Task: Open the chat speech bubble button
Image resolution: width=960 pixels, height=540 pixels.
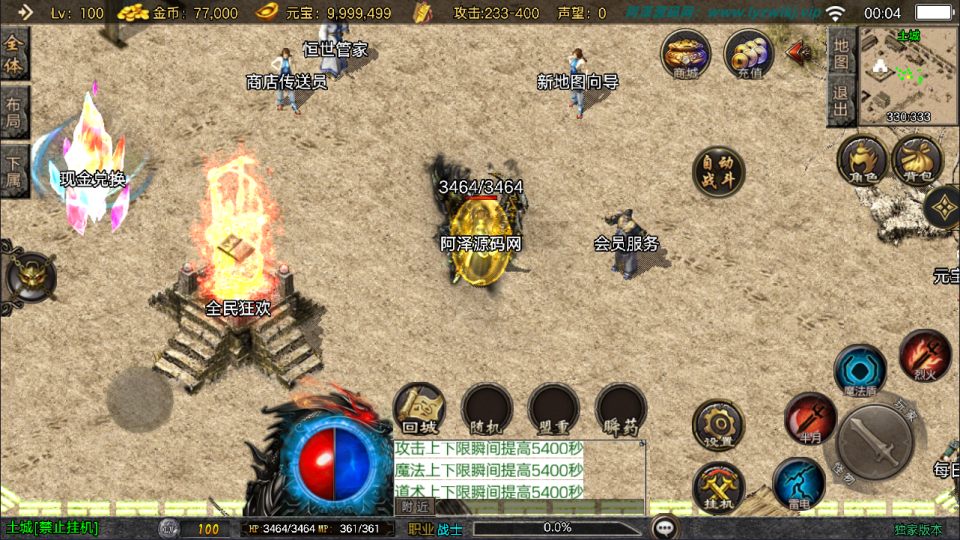Action: coord(664,527)
